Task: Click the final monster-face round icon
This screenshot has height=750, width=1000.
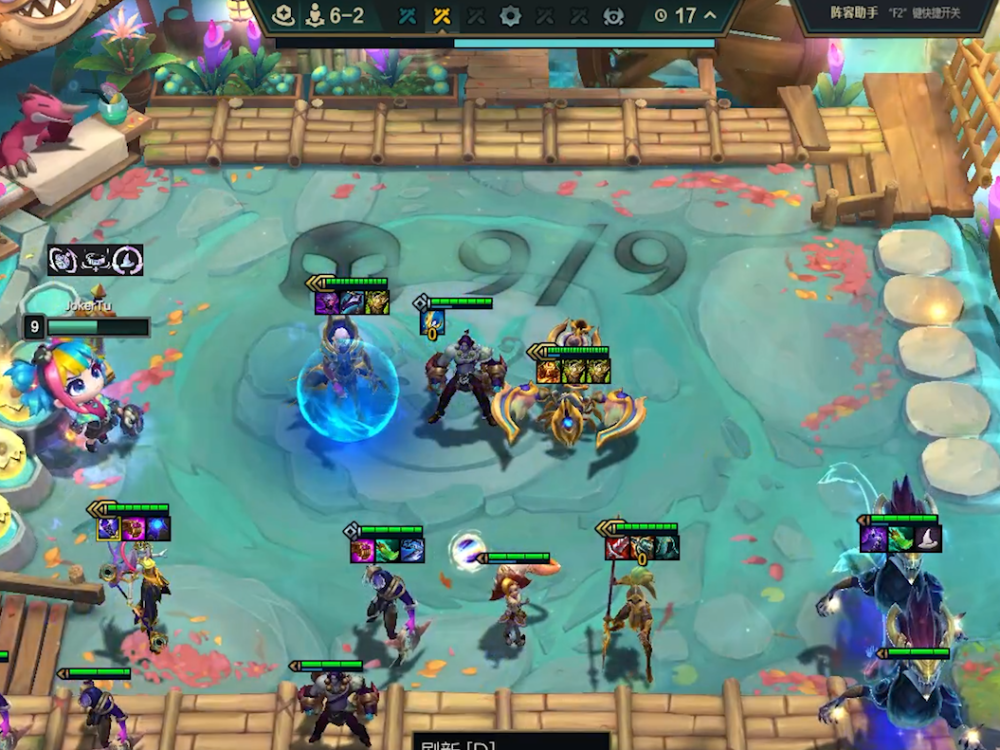Action: pos(613,16)
